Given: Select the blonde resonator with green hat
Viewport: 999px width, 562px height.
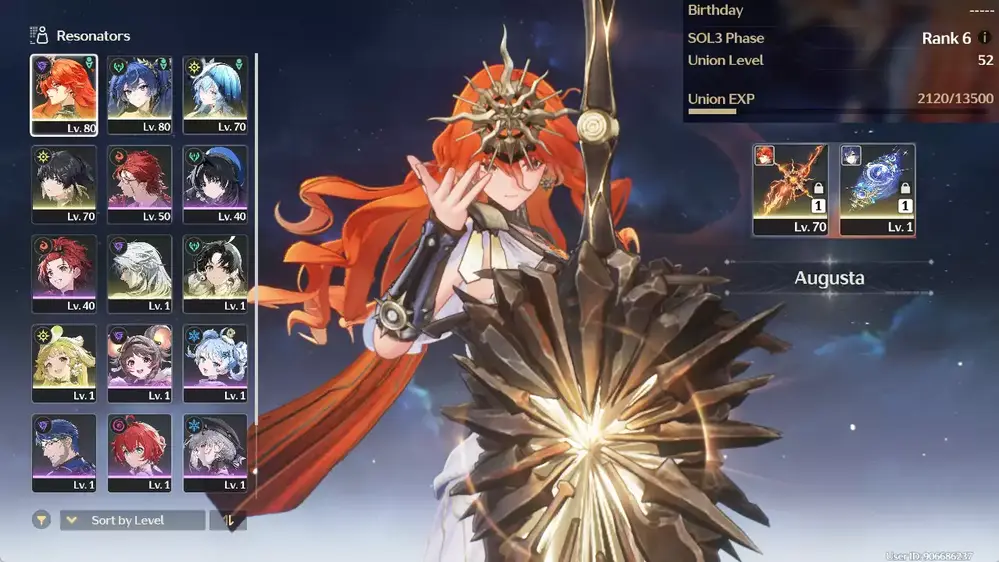Looking at the screenshot, I should pyautogui.click(x=64, y=363).
